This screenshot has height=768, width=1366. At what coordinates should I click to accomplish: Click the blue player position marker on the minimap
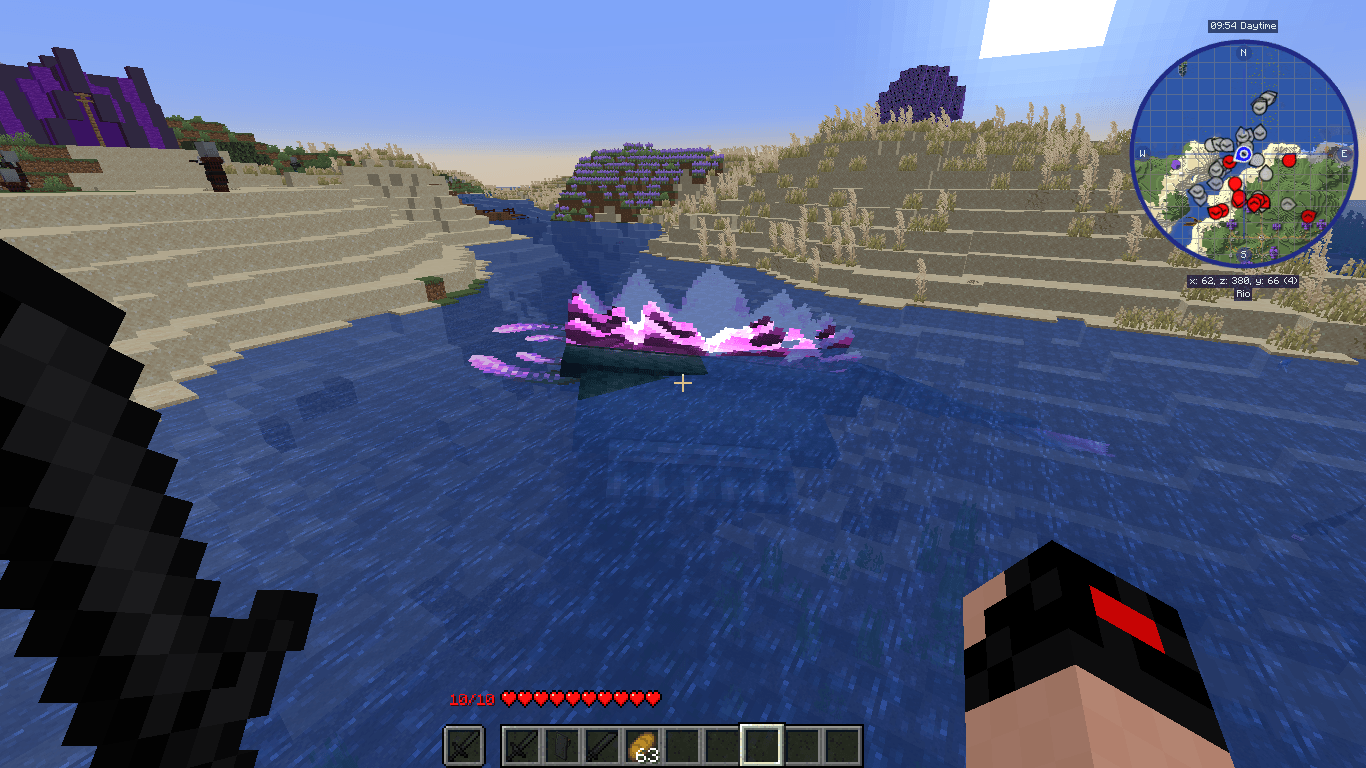pyautogui.click(x=1242, y=153)
